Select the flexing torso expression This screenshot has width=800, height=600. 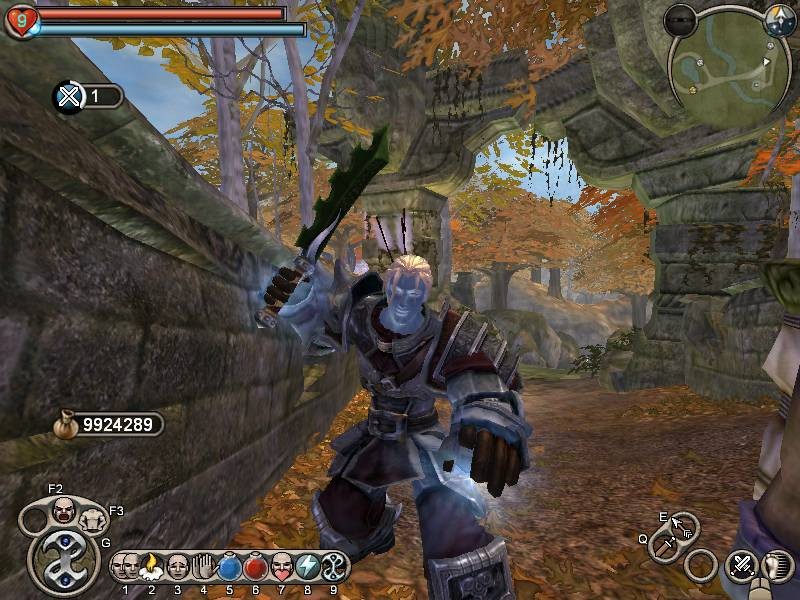point(92,519)
